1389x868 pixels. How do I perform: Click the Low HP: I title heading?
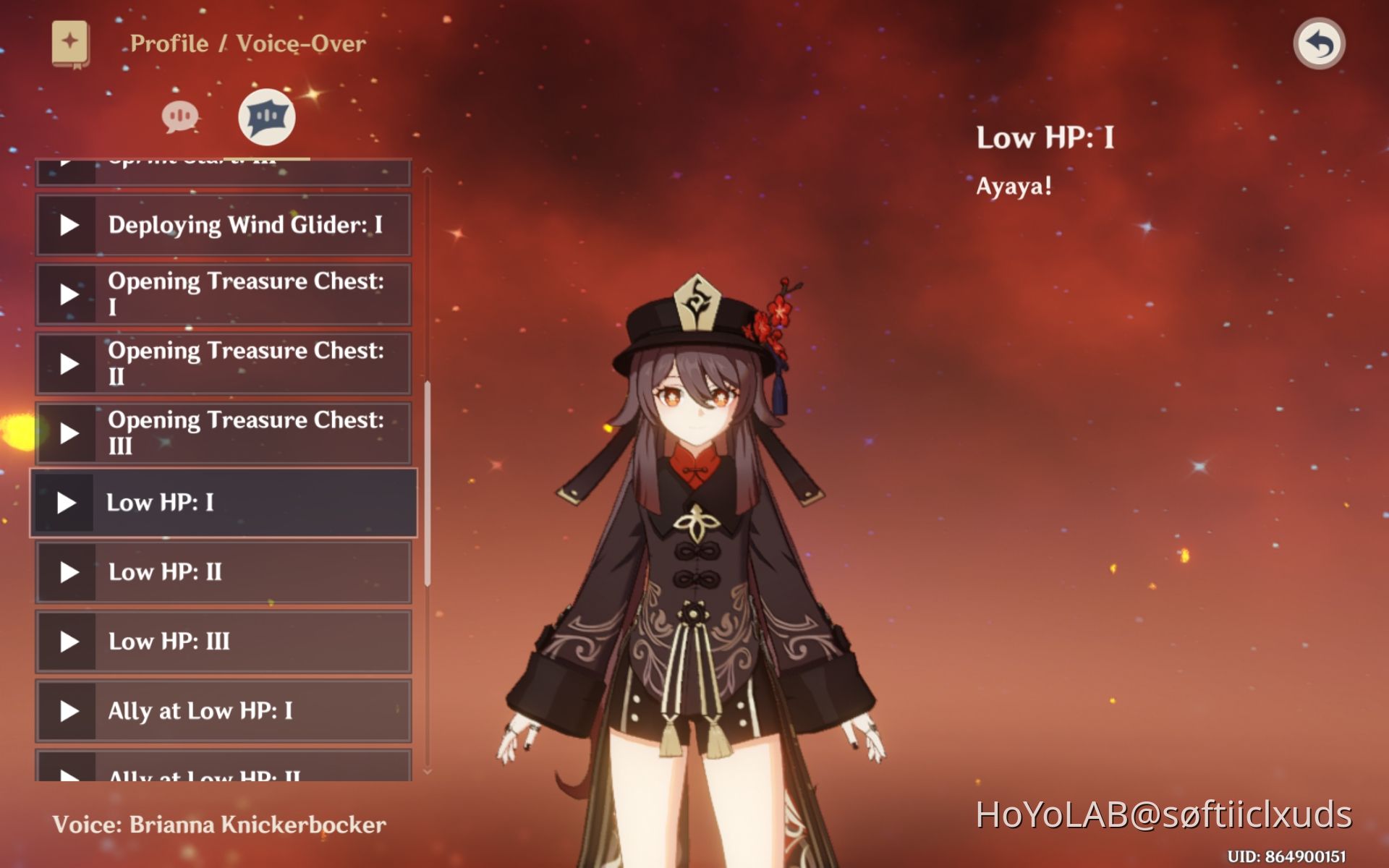(x=1045, y=137)
